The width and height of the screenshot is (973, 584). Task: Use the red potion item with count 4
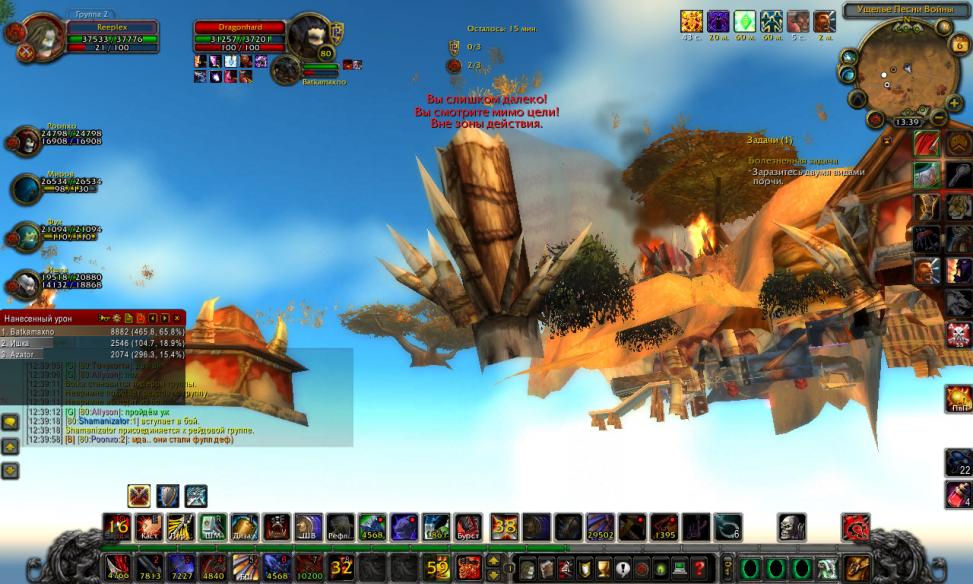pyautogui.click(x=958, y=494)
